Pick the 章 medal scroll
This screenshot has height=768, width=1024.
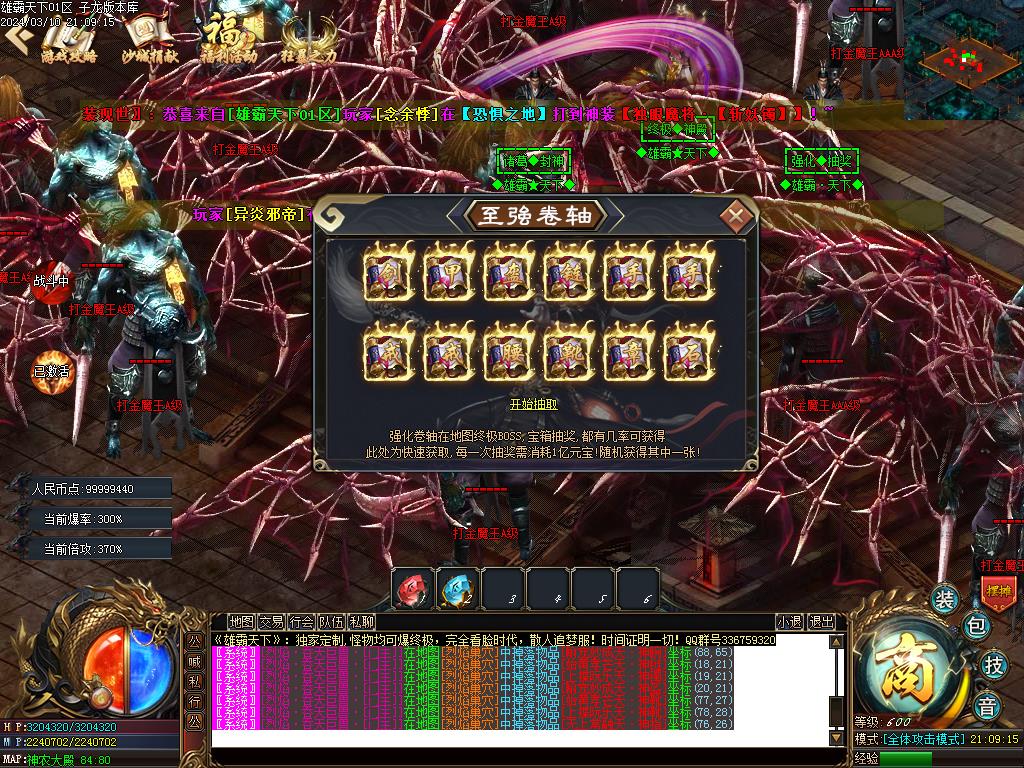point(629,352)
